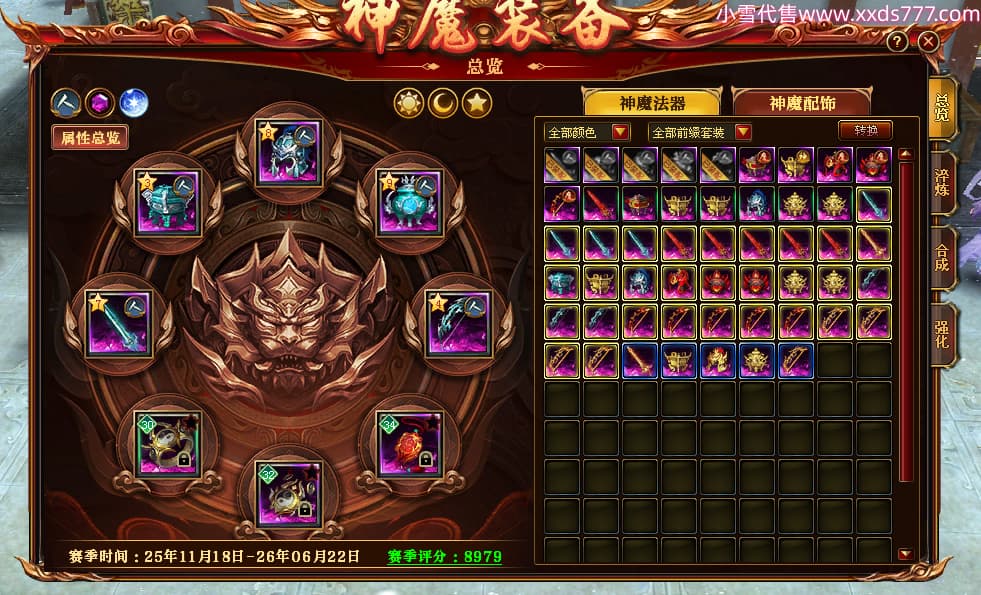Image resolution: width=981 pixels, height=595 pixels.
Task: Click the inventory scrollbar down arrow
Action: [905, 554]
